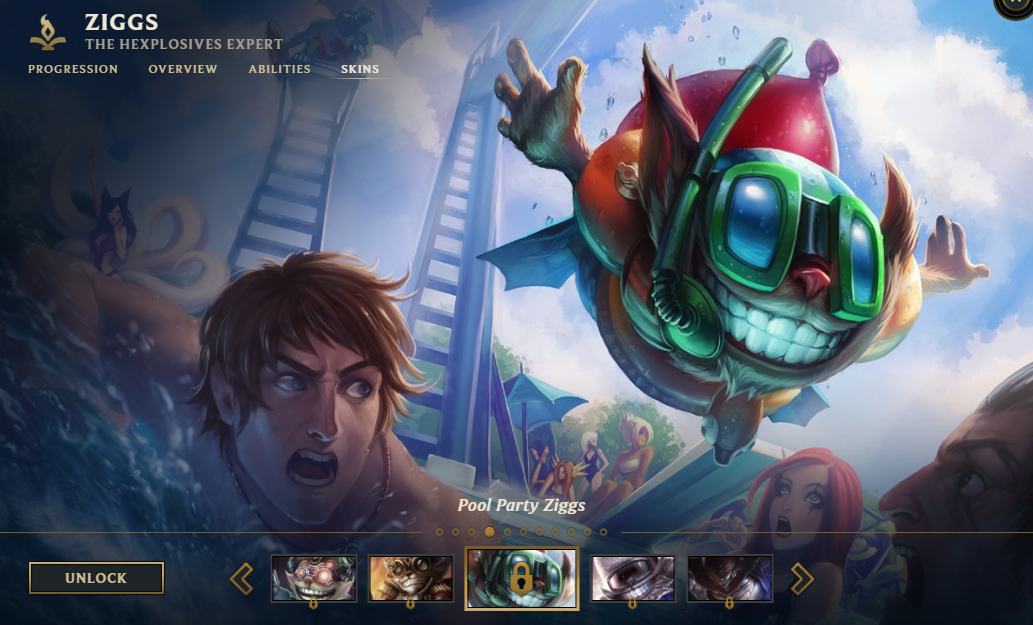This screenshot has height=625, width=1033.
Task: Close the champion details panel
Action: 1017,5
